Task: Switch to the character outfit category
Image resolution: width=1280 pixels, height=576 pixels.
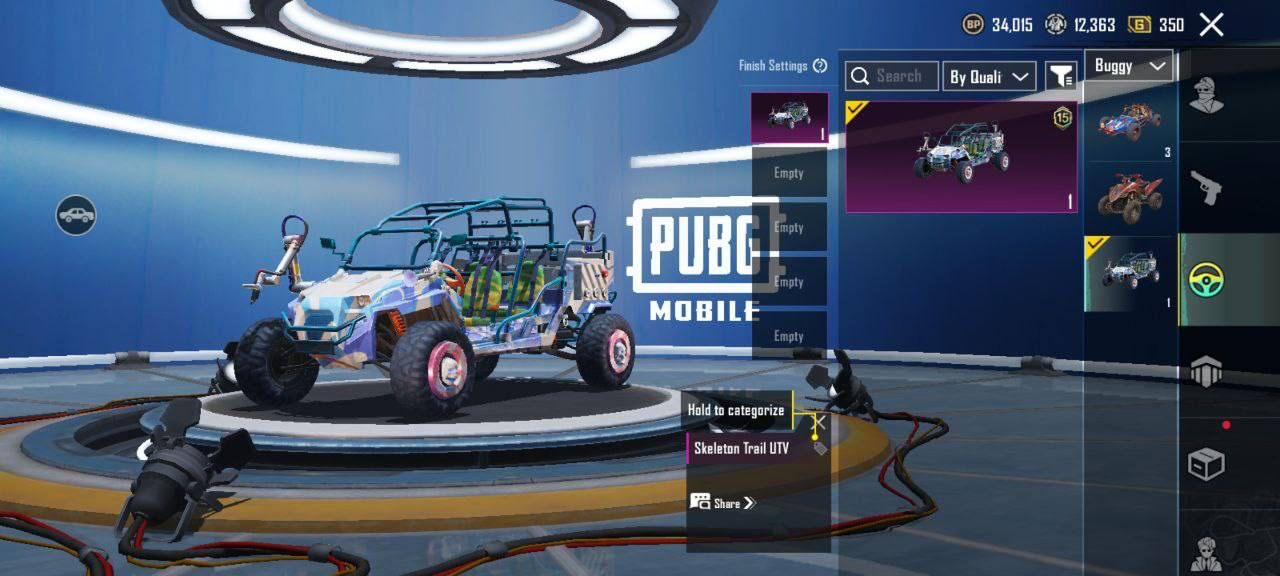Action: [x=1206, y=97]
